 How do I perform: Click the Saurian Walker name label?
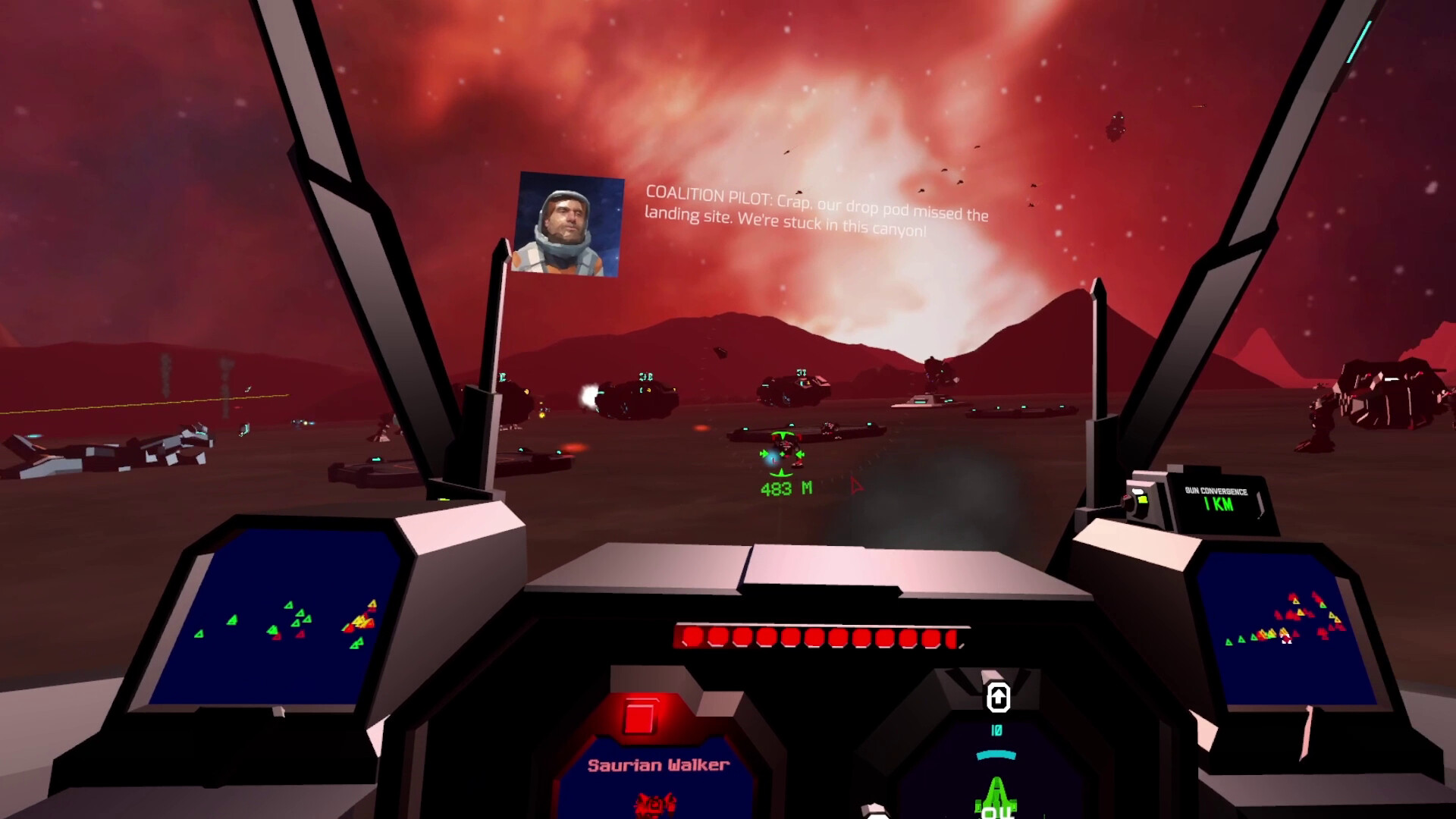coord(657,767)
